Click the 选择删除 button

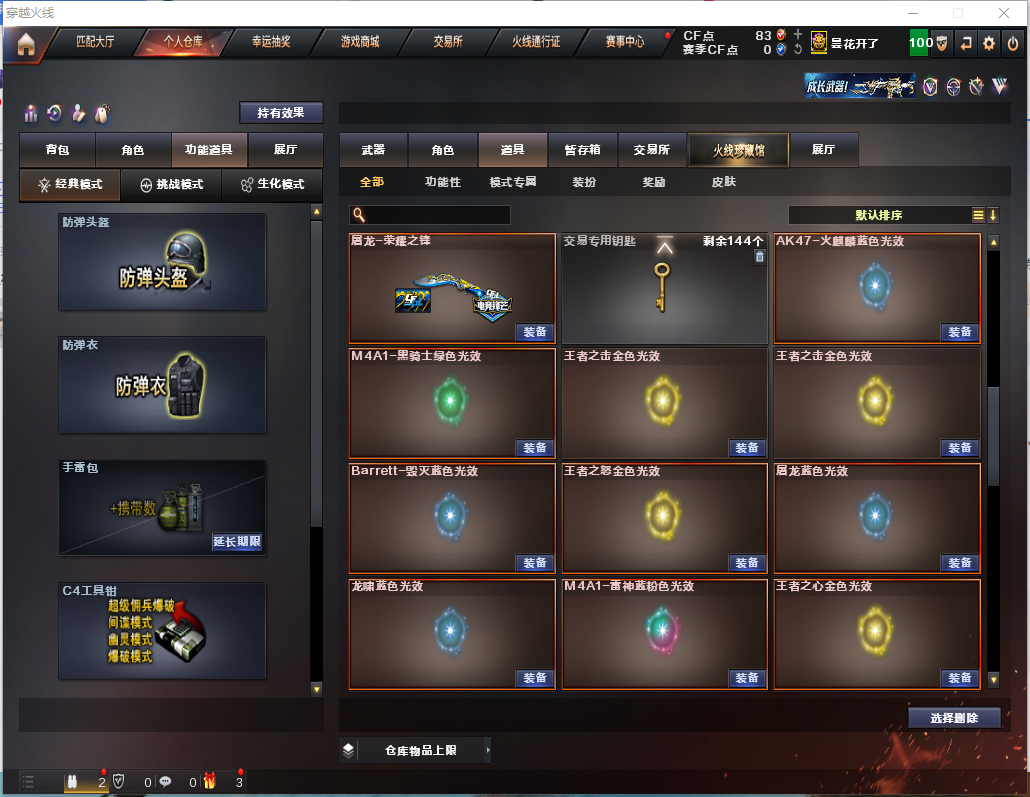pyautogui.click(x=954, y=717)
